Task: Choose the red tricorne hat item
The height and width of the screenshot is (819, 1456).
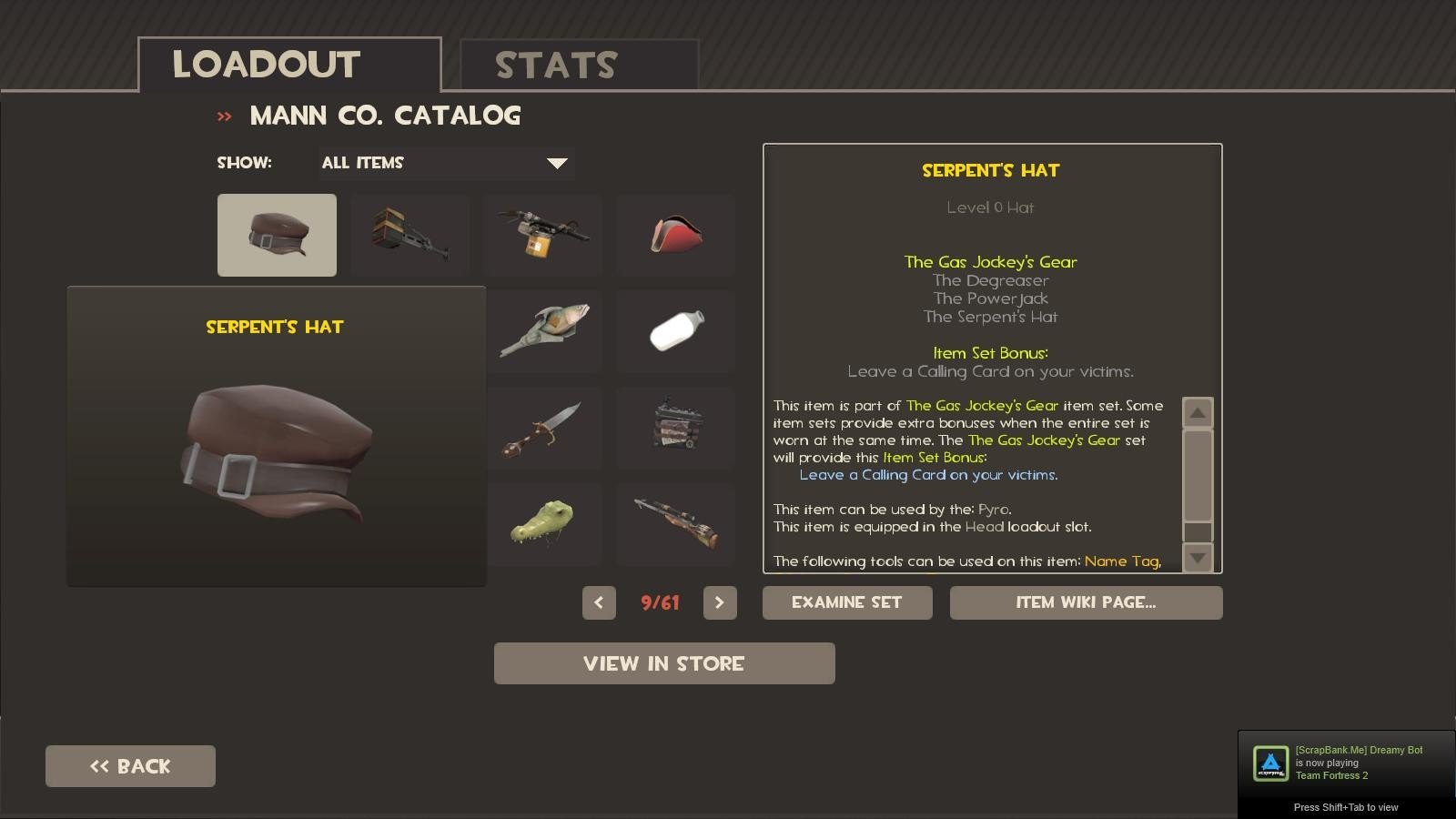Action: (x=675, y=235)
